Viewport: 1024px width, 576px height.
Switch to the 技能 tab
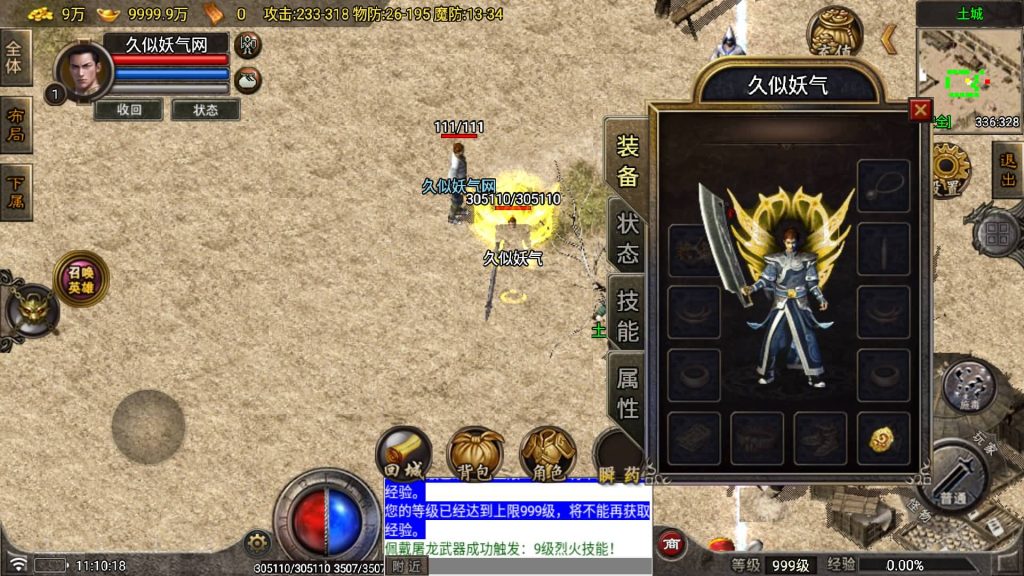627,314
